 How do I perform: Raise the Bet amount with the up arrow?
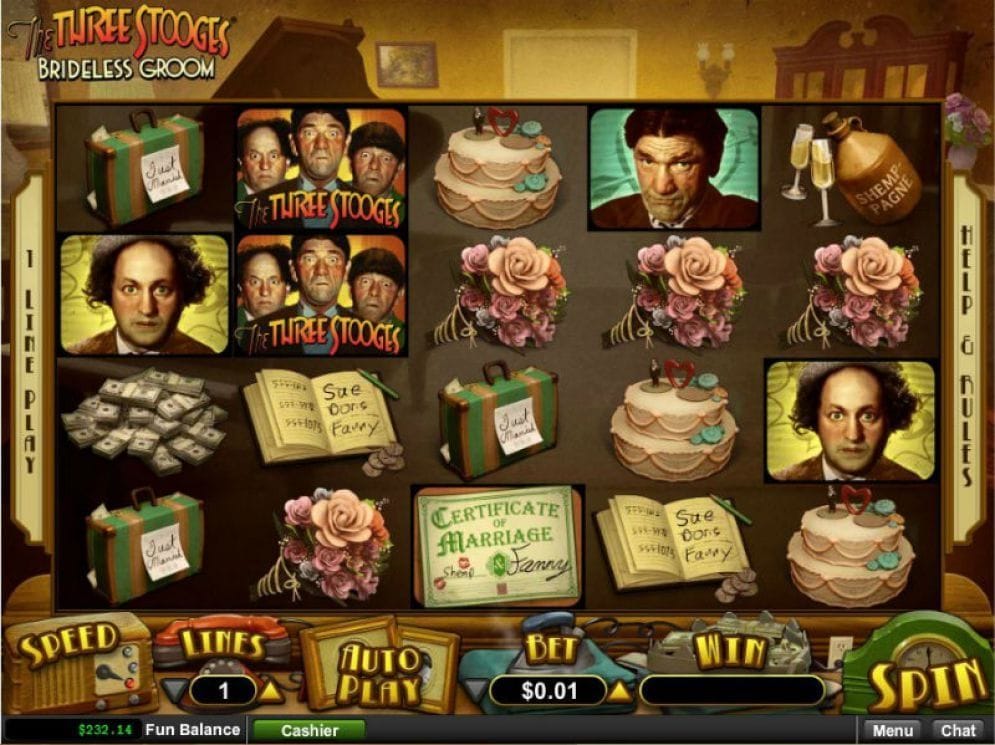pos(621,690)
